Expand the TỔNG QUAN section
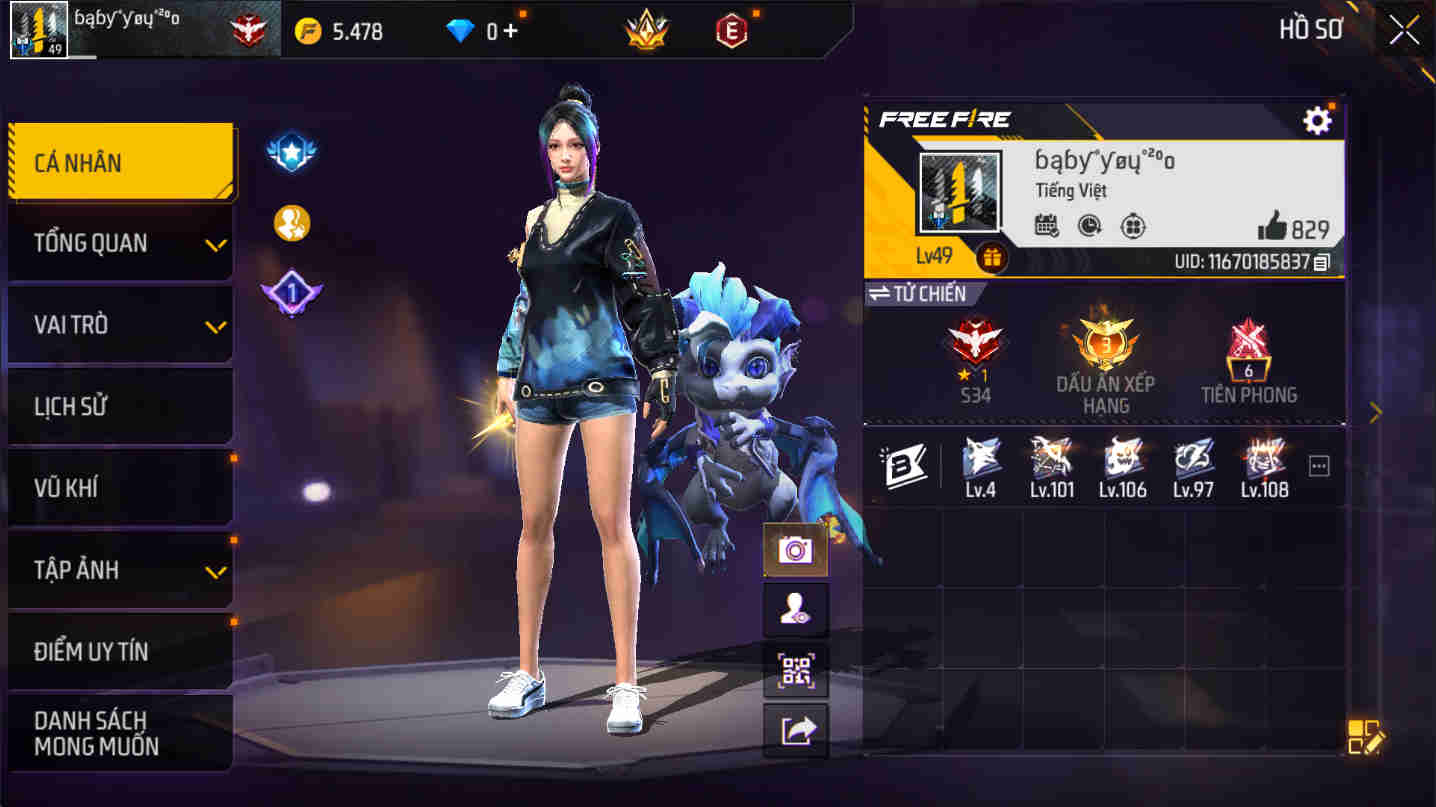This screenshot has height=807, width=1436. tap(120, 243)
